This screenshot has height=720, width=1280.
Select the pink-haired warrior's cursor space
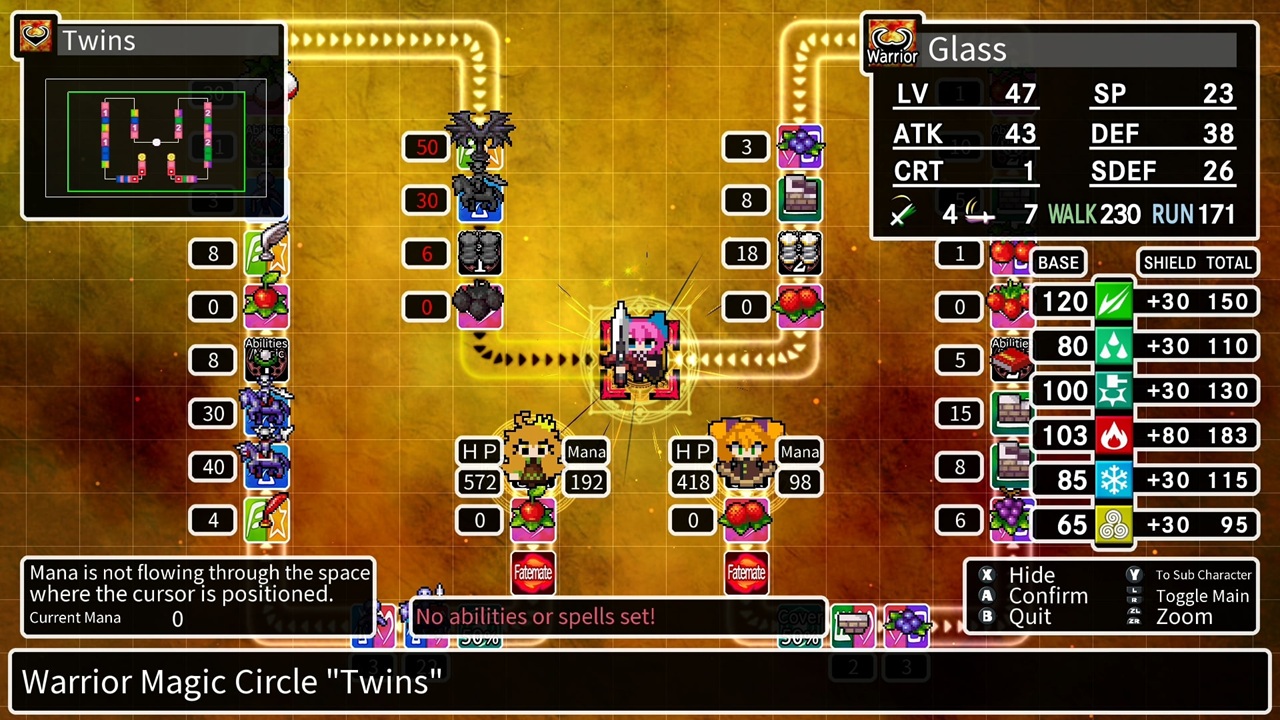tap(640, 358)
